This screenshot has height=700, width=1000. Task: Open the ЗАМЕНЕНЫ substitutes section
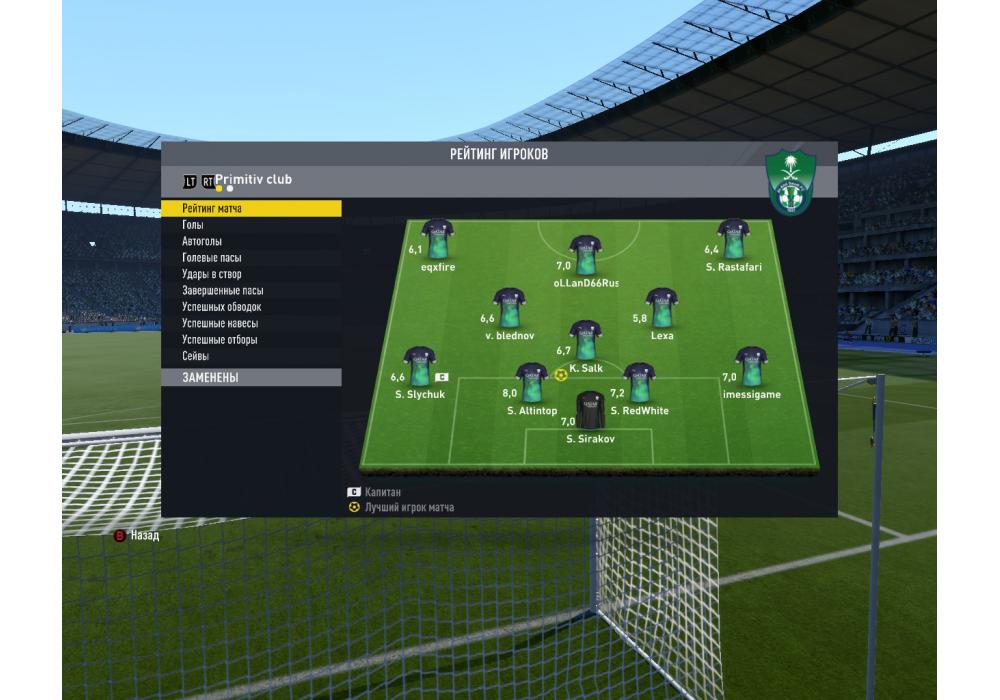[210, 378]
